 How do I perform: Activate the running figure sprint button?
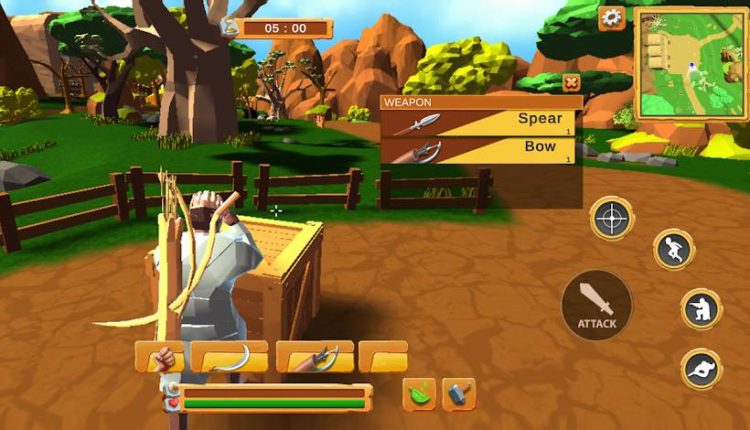pyautogui.click(x=674, y=250)
